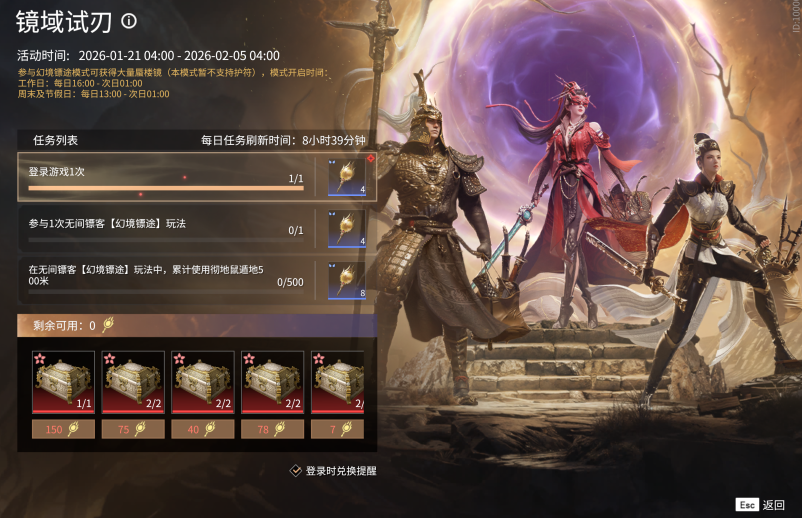The image size is (802, 518).
Task: Click the reward icon of the 0/1 task
Action: (x=347, y=228)
